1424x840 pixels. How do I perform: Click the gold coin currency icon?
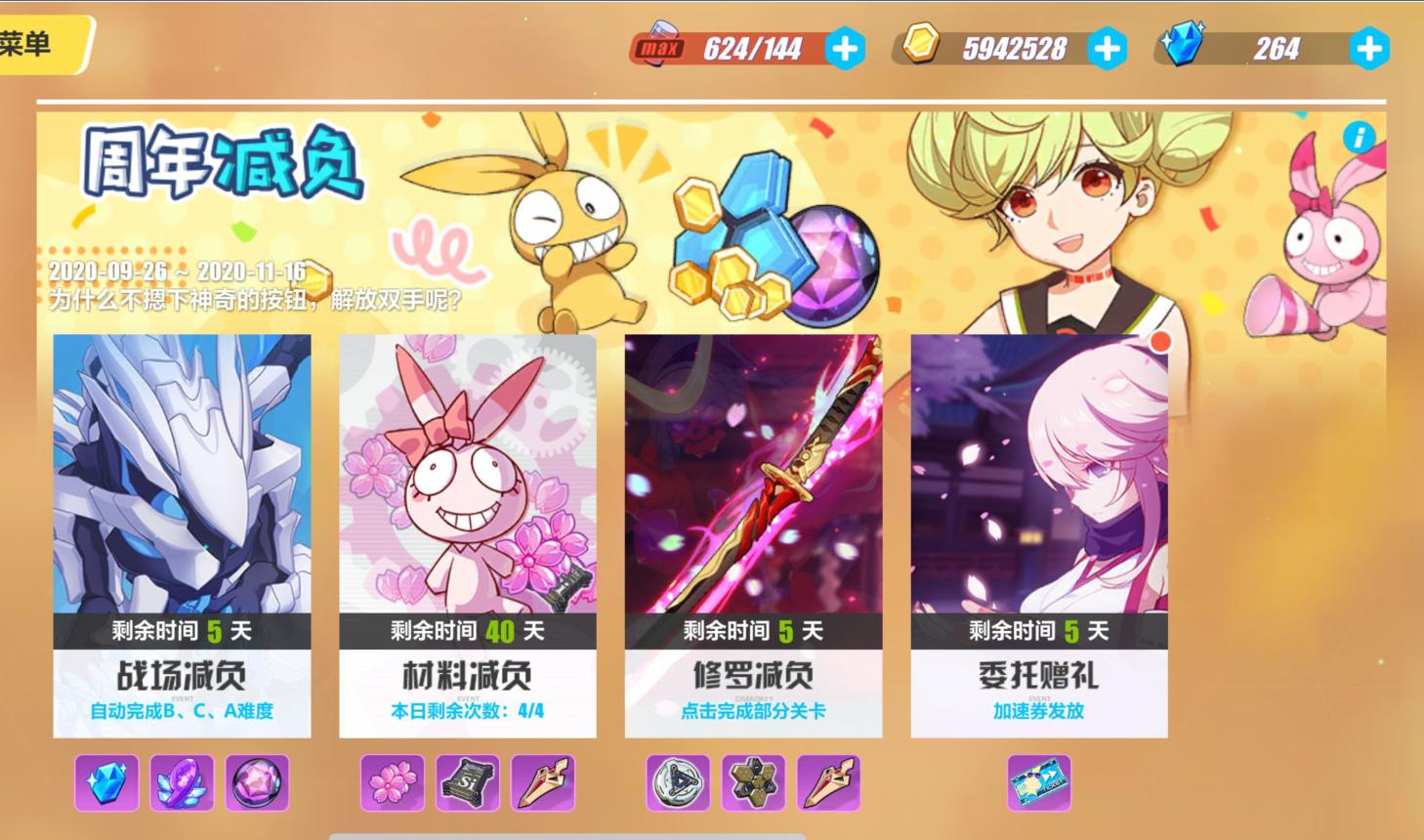click(x=922, y=46)
